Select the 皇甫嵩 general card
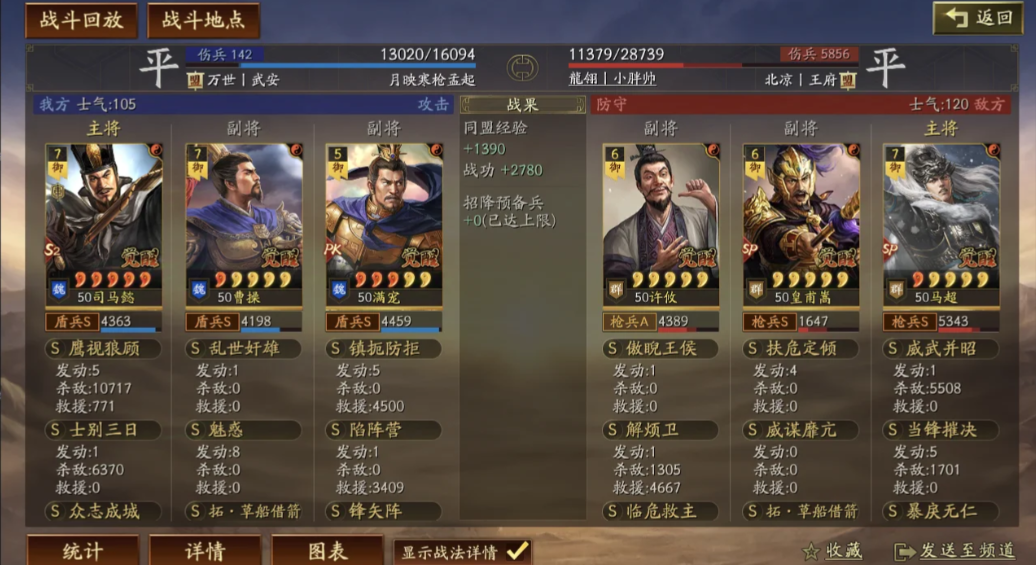Screen dimensions: 1036x565 coord(801,222)
